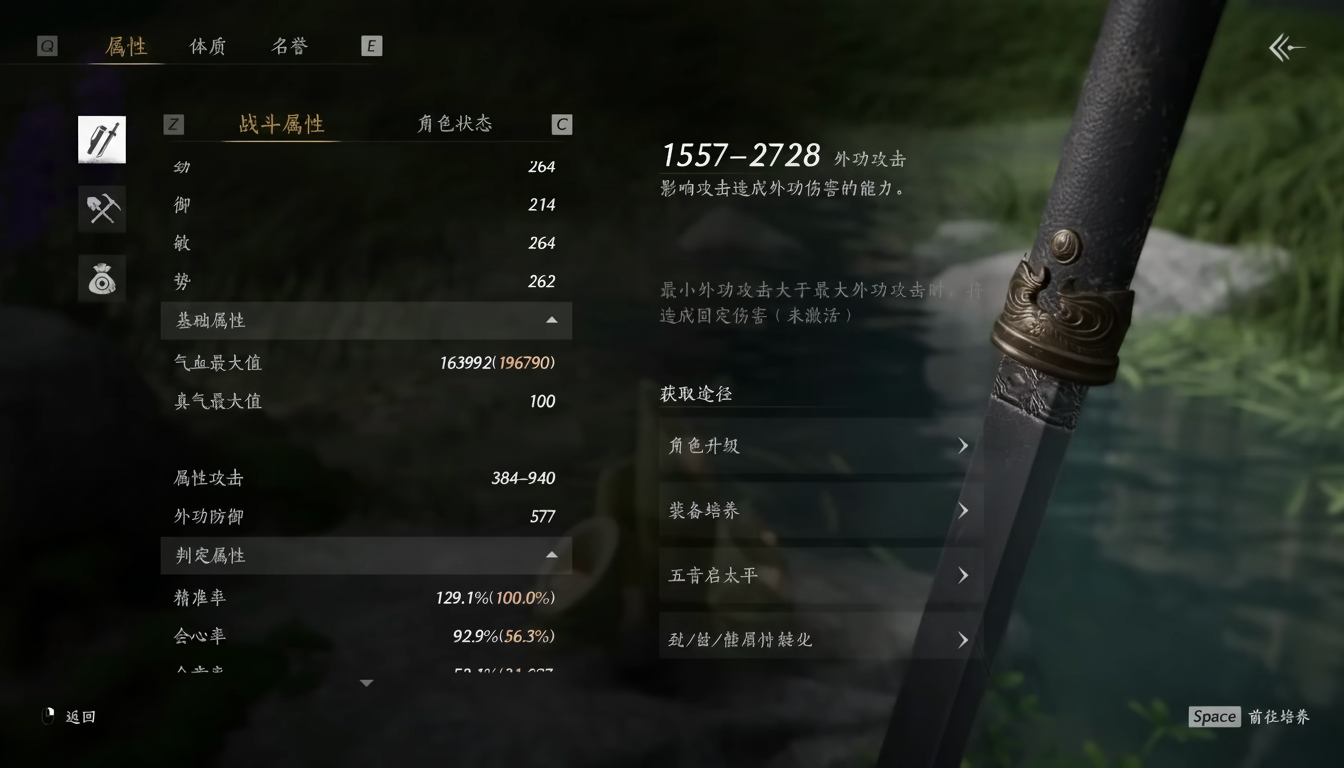Viewport: 1344px width, 768px height.
Task: Click the C hotkey icon beside 角色状态
Action: click(x=561, y=124)
